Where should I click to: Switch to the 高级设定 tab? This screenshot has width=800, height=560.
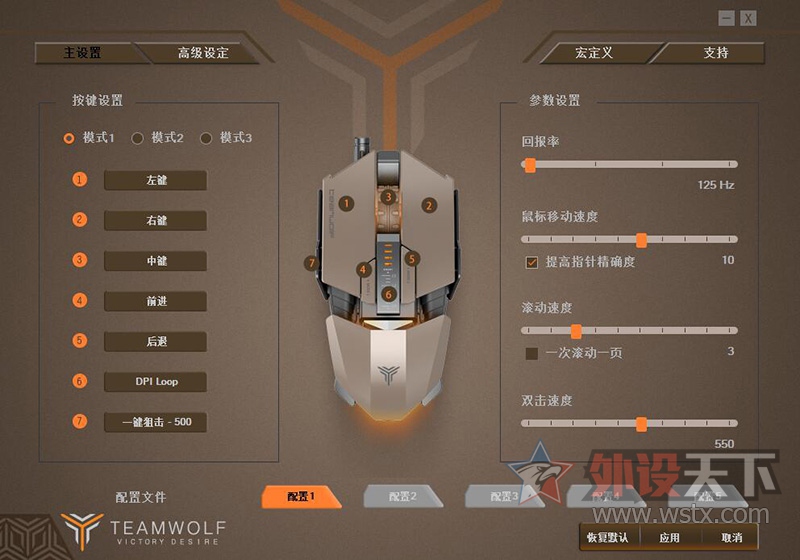coord(203,53)
